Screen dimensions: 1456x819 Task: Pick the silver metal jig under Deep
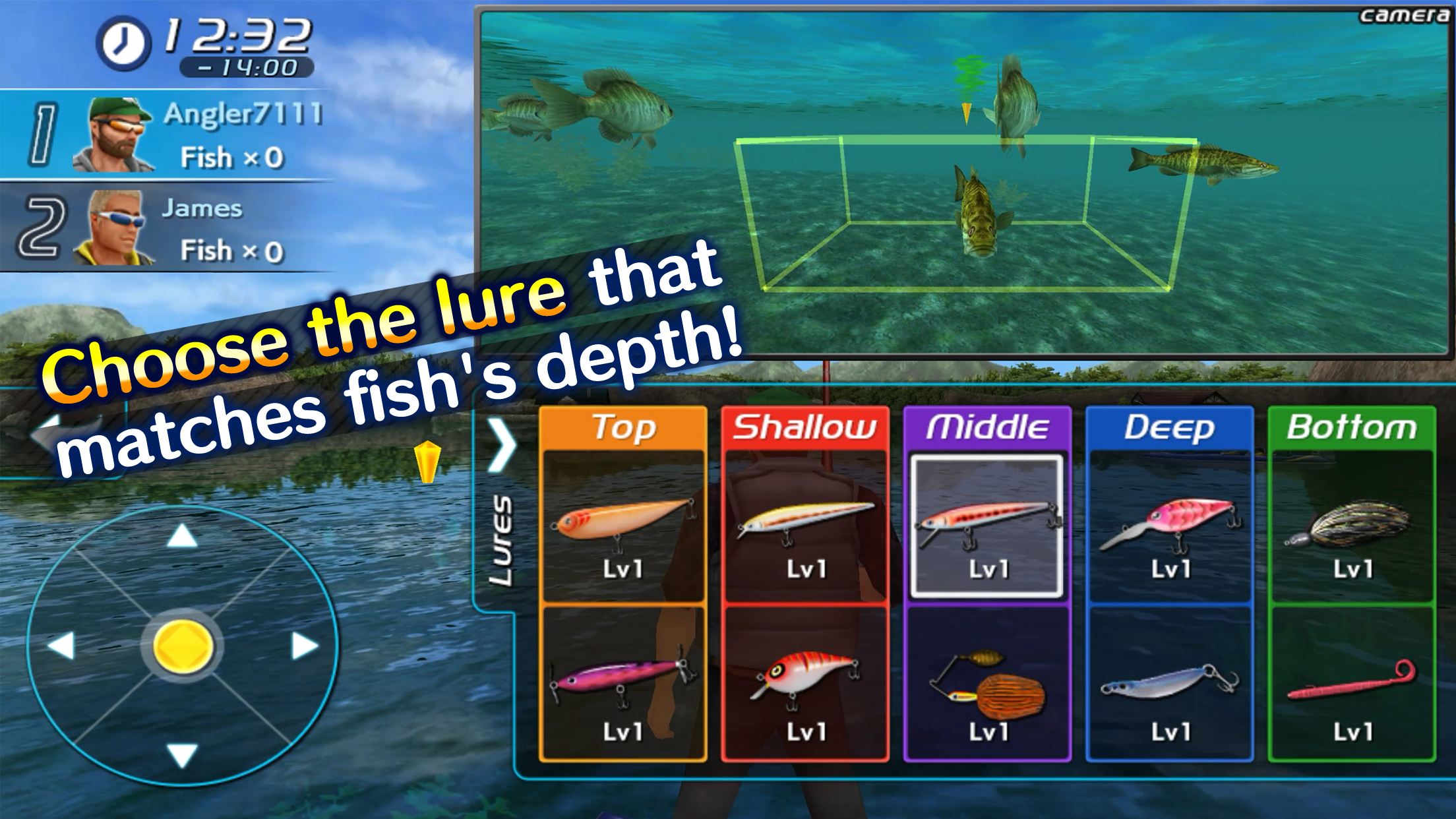(x=1170, y=686)
